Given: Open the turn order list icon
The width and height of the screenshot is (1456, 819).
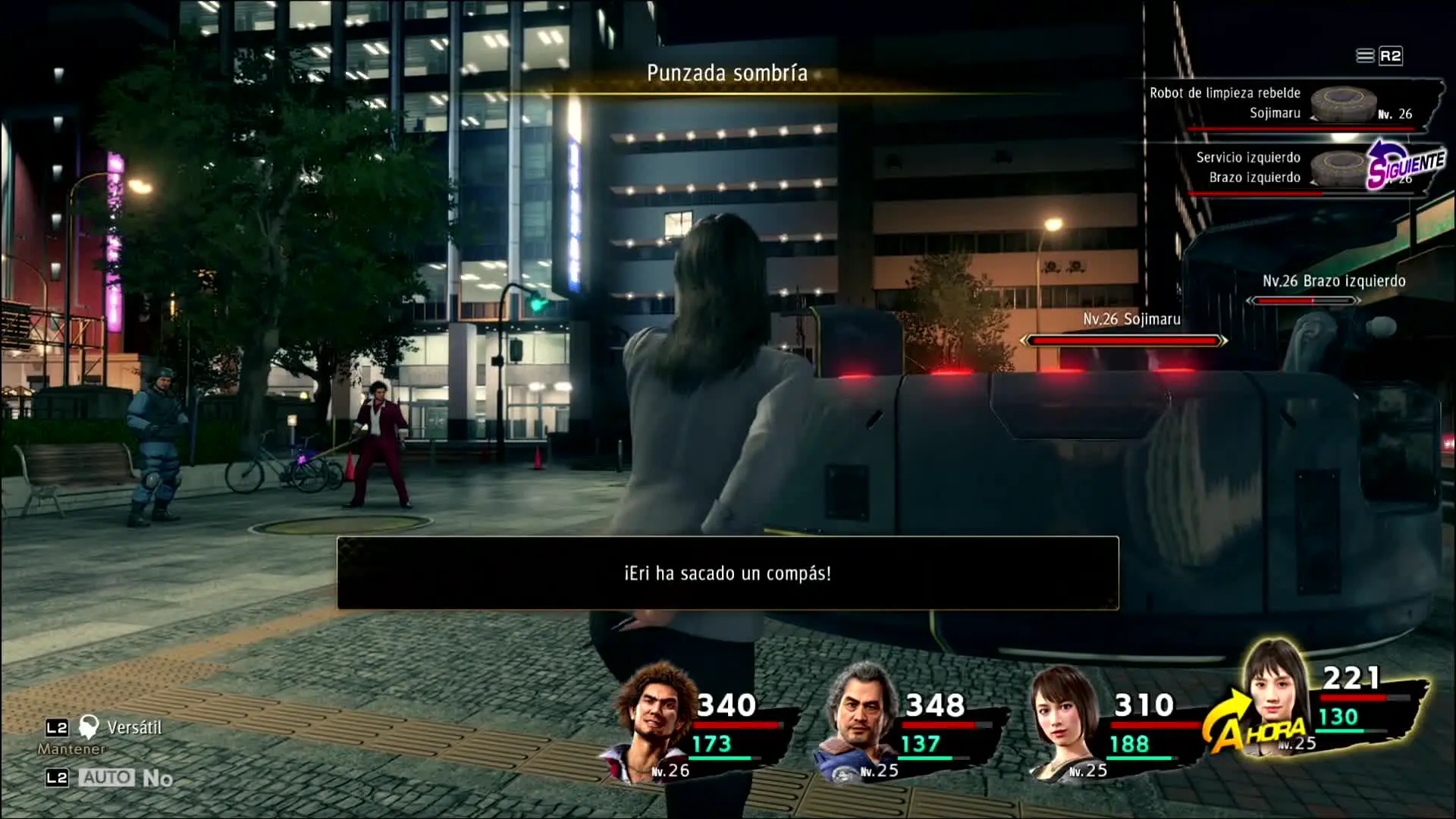Looking at the screenshot, I should coord(1365,56).
